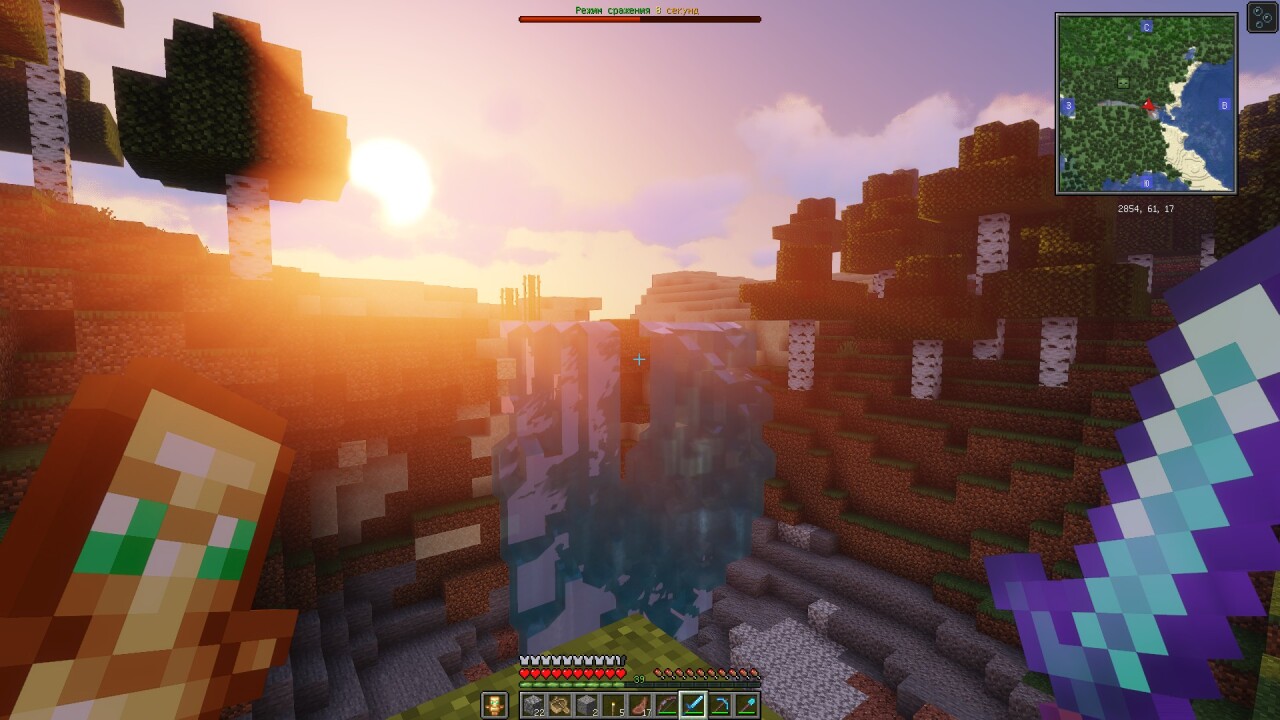
Task: Pick the torch slot in the hotbar
Action: (612, 705)
